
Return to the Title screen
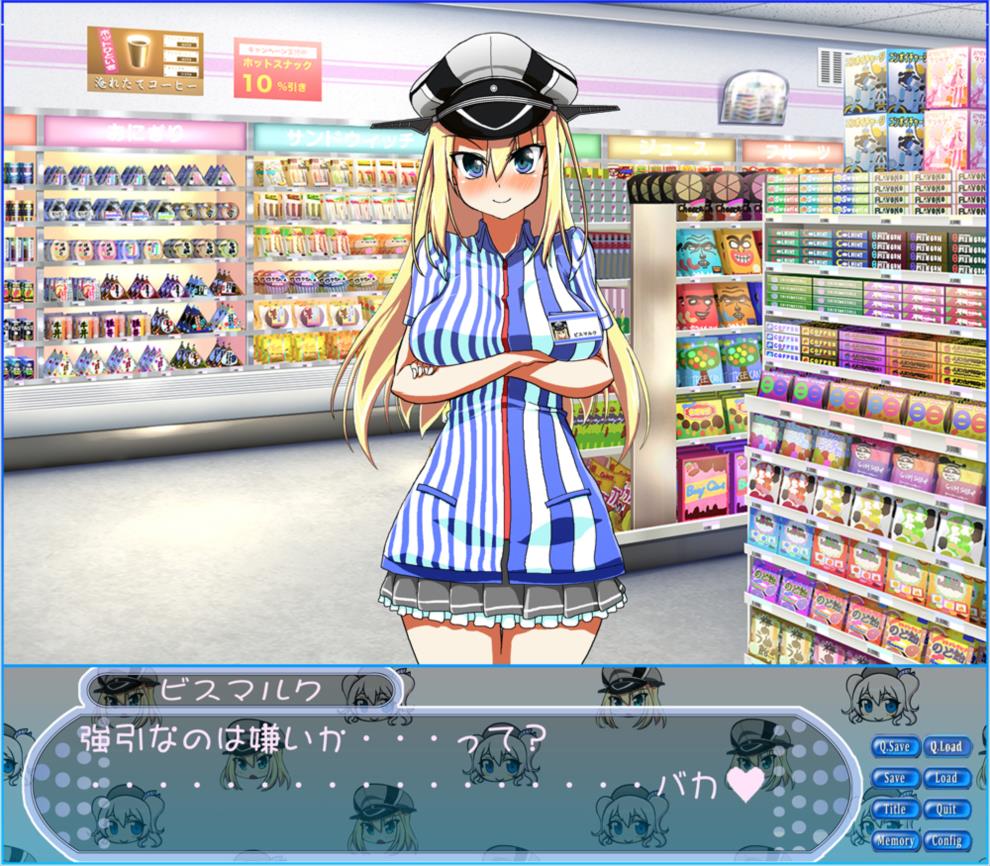coord(895,809)
